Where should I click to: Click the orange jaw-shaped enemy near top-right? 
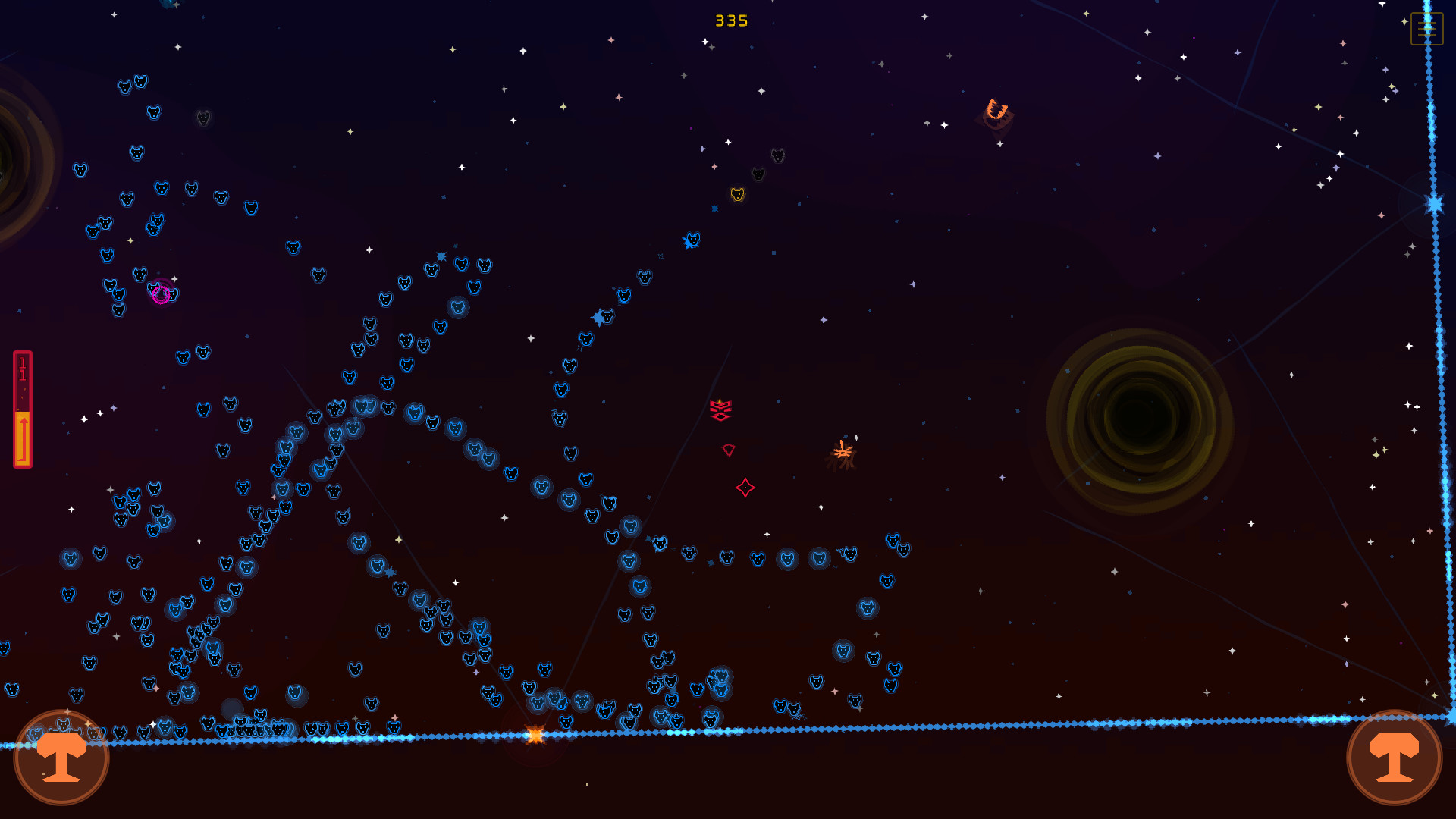click(x=996, y=108)
